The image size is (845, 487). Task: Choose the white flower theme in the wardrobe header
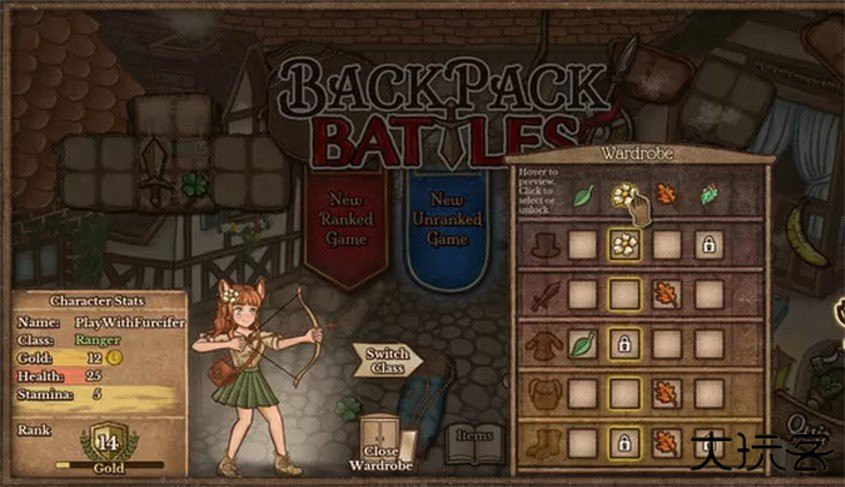pos(625,194)
